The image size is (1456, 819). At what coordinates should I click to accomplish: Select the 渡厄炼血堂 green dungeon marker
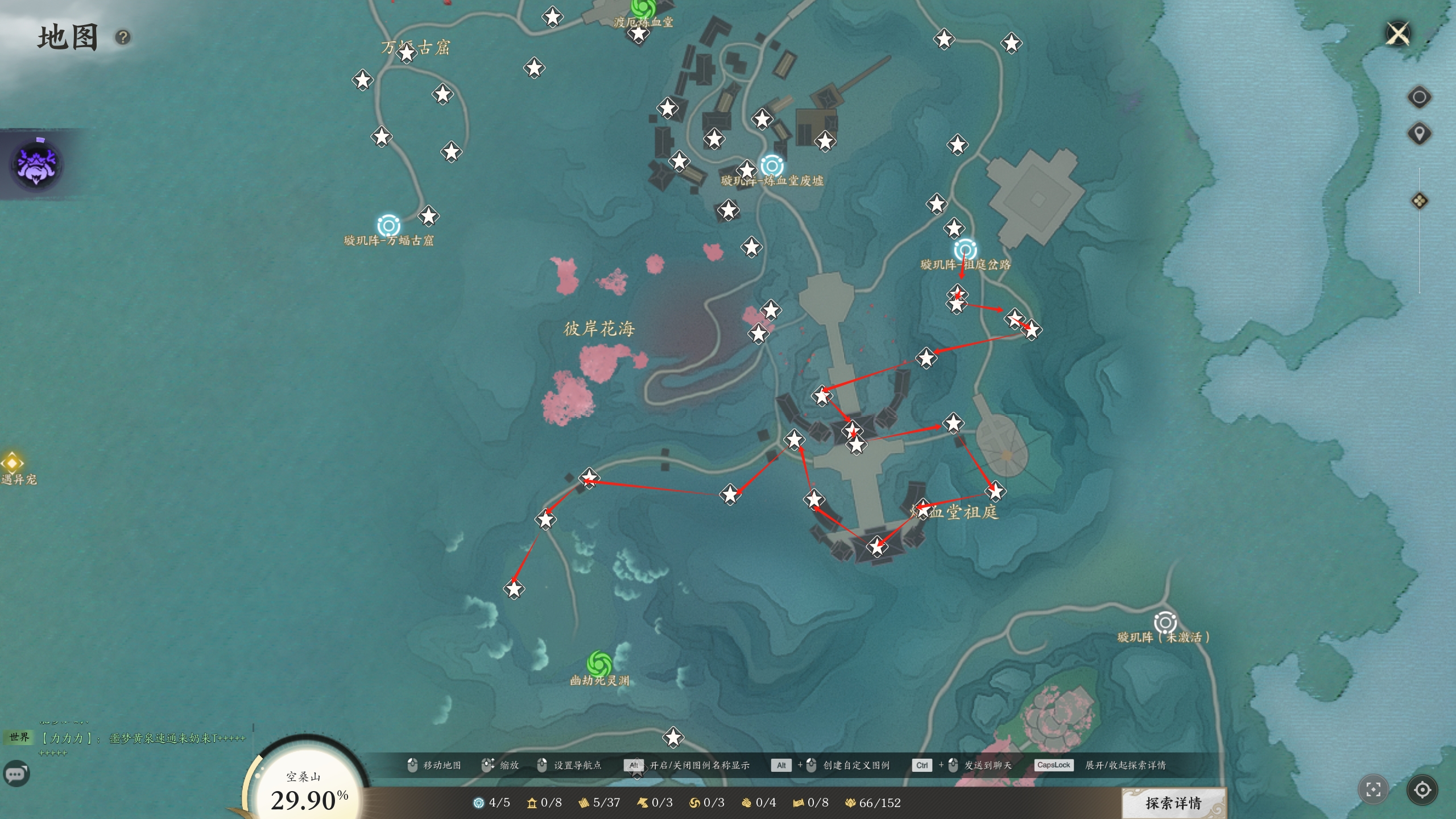pos(643,8)
